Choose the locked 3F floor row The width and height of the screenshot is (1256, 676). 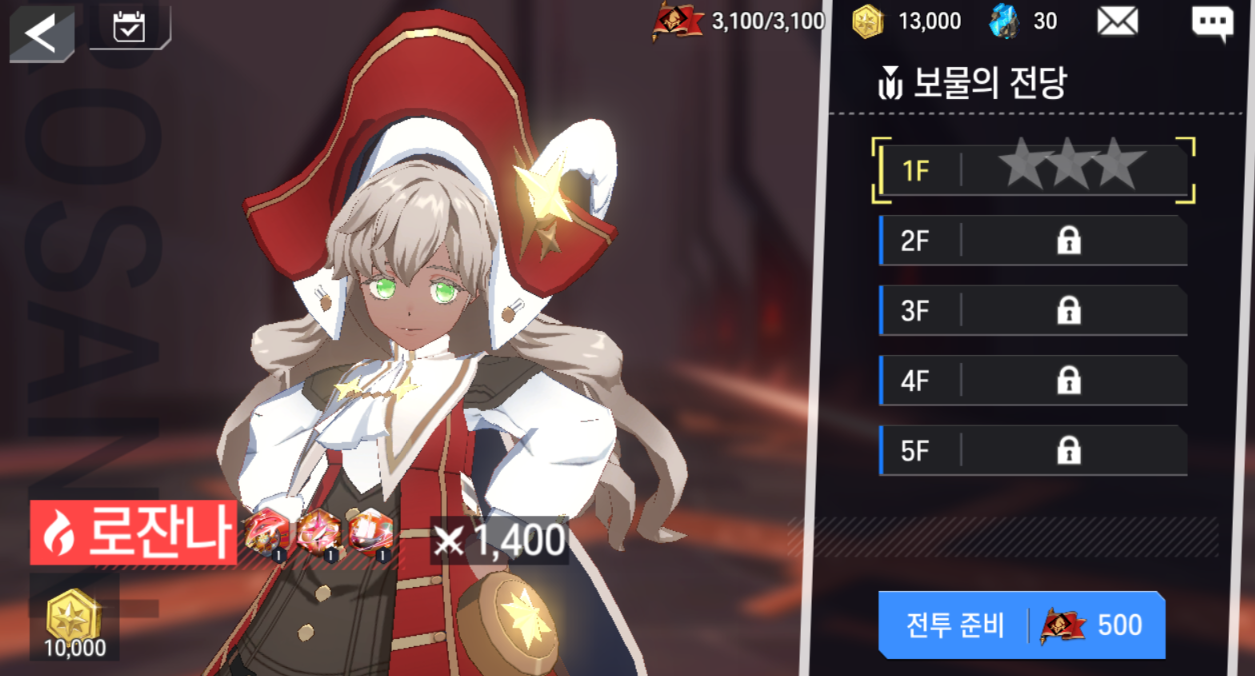coord(1033,310)
